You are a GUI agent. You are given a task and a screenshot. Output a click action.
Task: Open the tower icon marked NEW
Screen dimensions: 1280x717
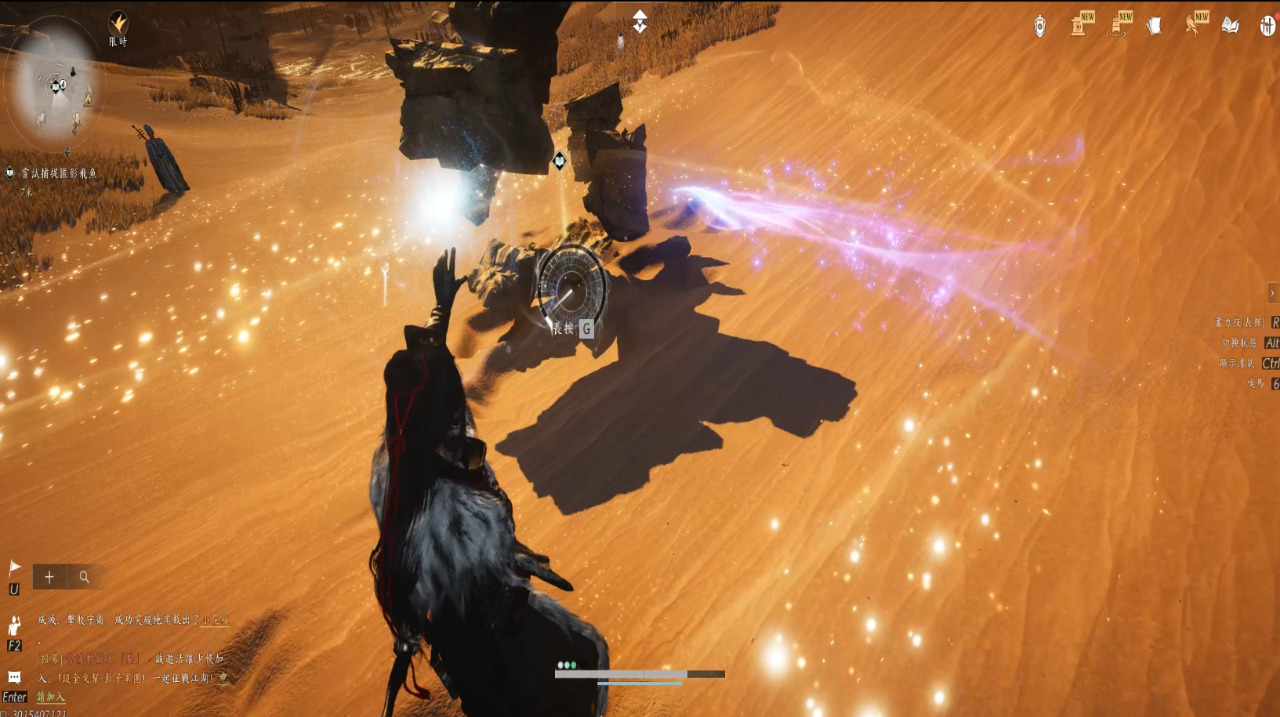pyautogui.click(x=1118, y=25)
